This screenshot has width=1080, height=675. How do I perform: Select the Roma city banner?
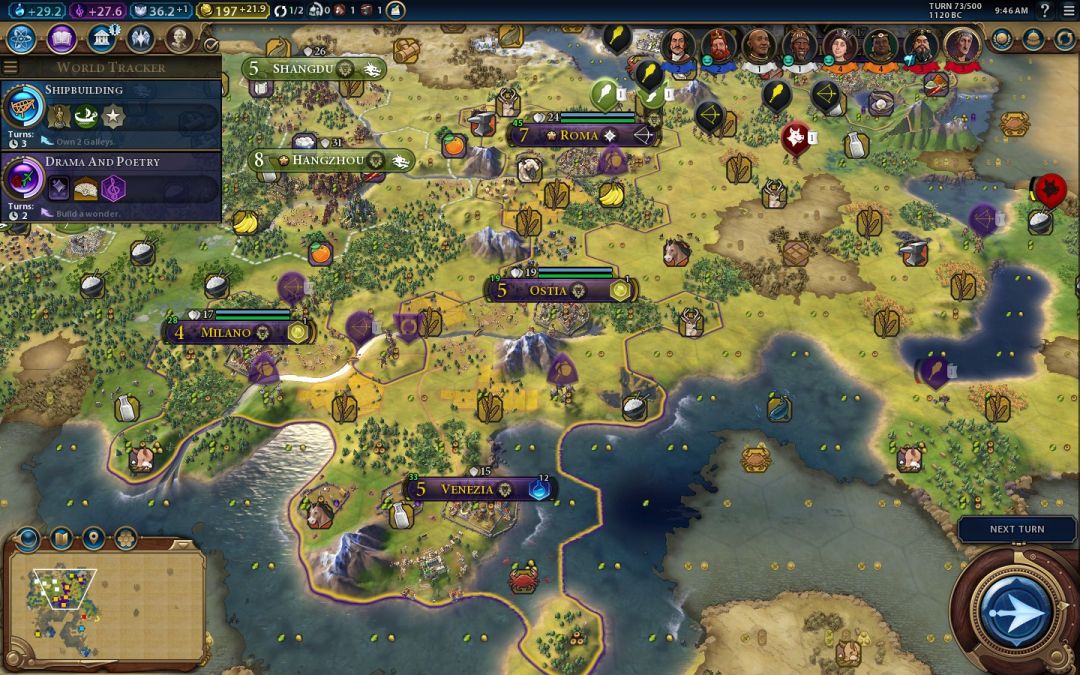tap(580, 135)
